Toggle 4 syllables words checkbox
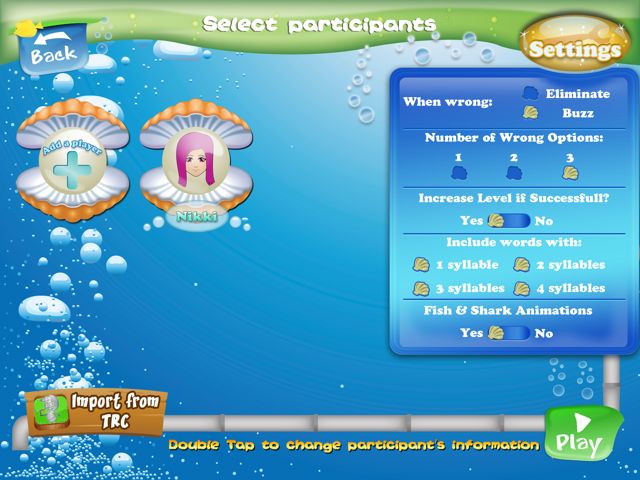Screen dimensions: 640x480 [521, 288]
